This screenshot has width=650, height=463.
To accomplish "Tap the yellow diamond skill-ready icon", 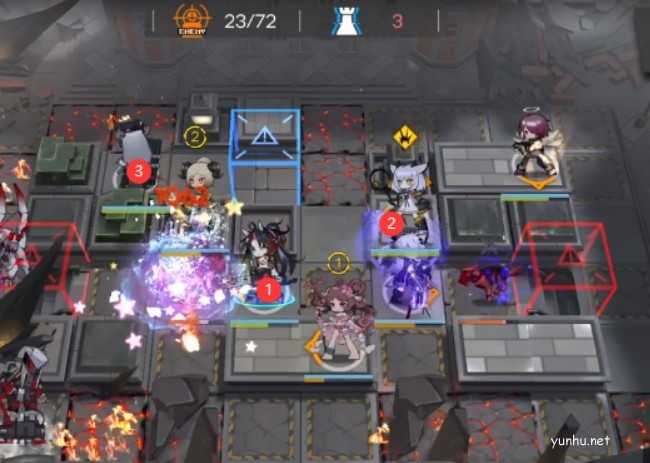I will (x=404, y=137).
